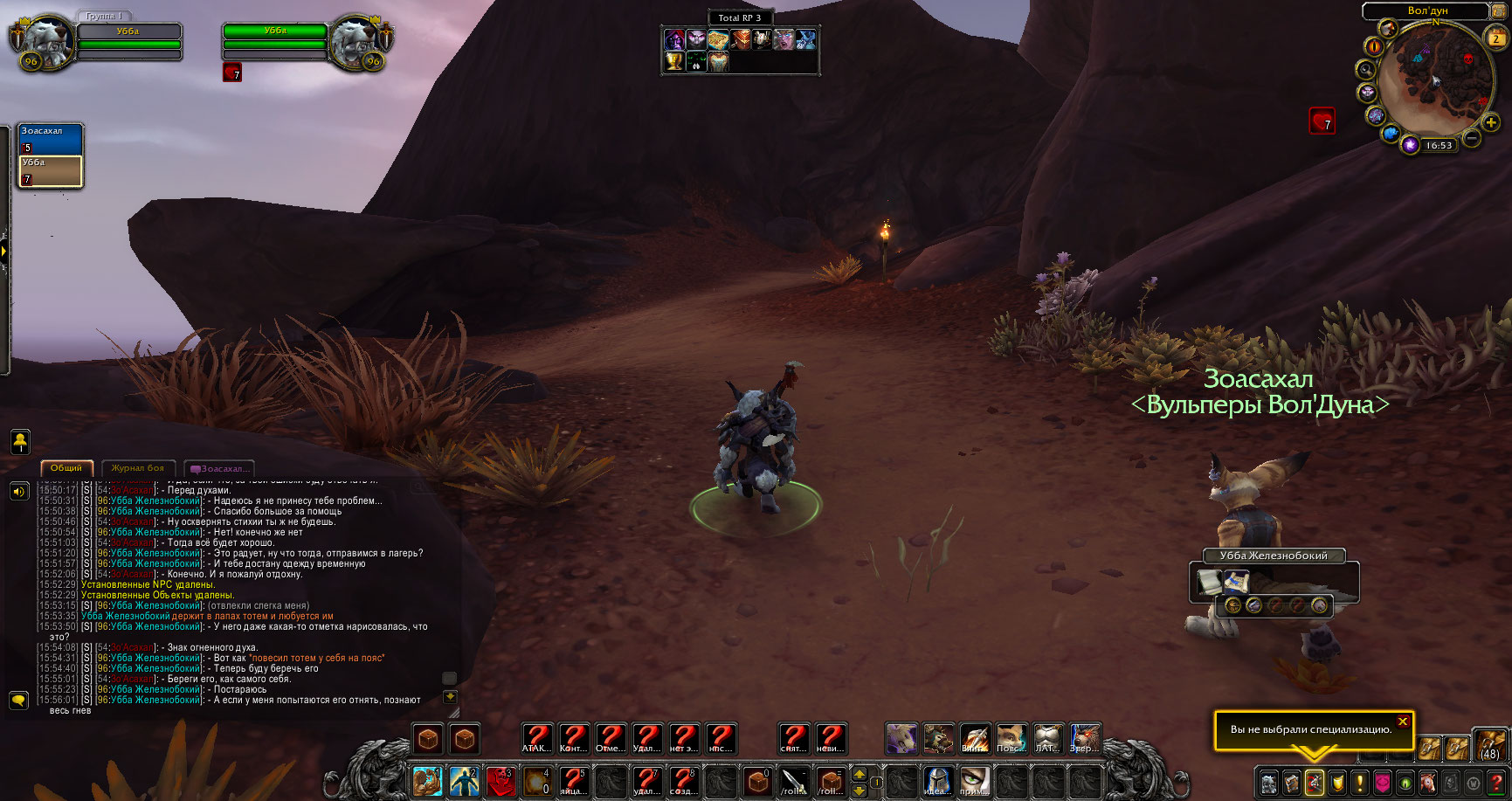The width and height of the screenshot is (1512, 801).
Task: Click the Вол'дун zone name header
Action: coord(1427,10)
